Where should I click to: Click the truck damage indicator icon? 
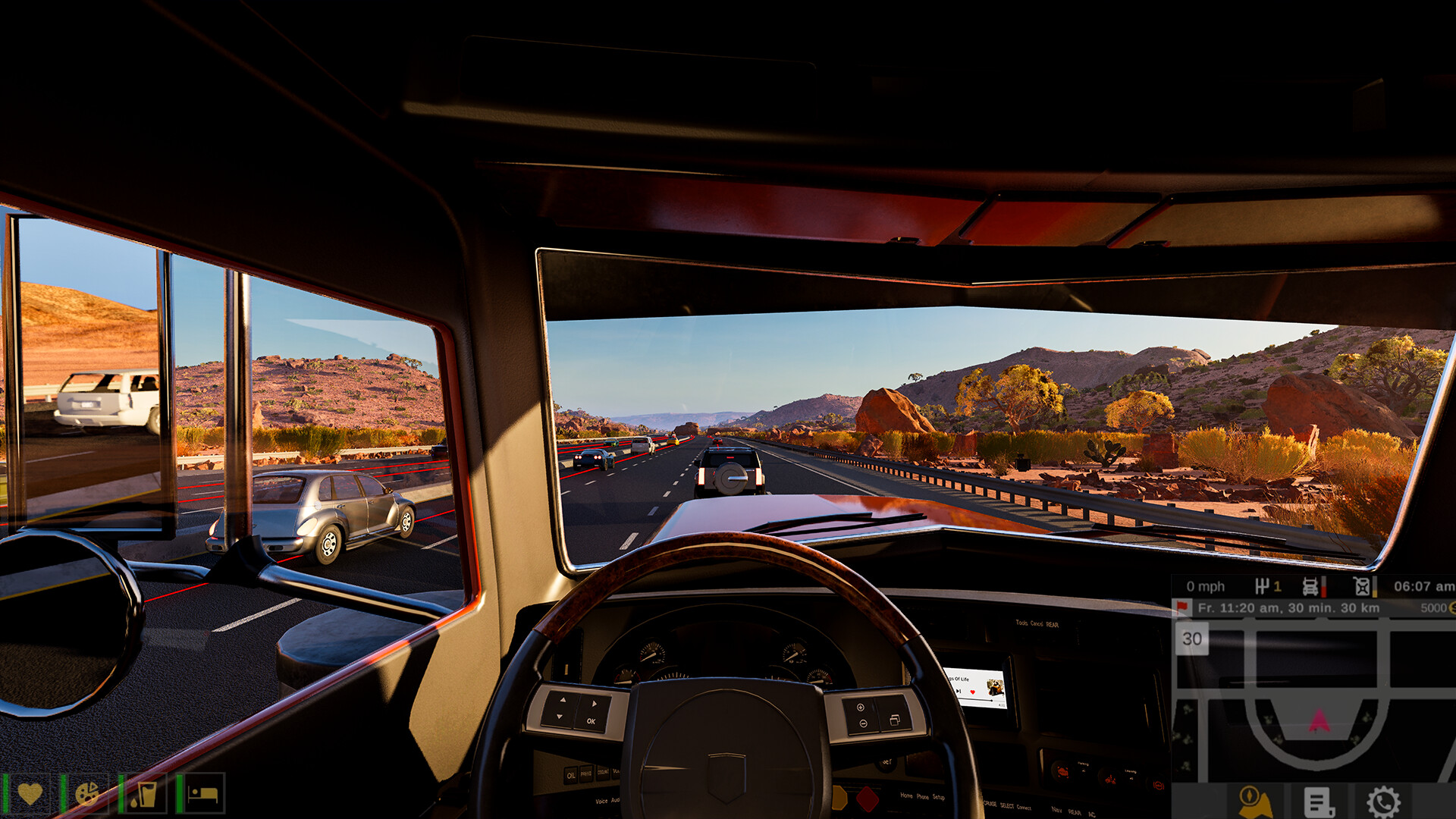tap(1311, 587)
